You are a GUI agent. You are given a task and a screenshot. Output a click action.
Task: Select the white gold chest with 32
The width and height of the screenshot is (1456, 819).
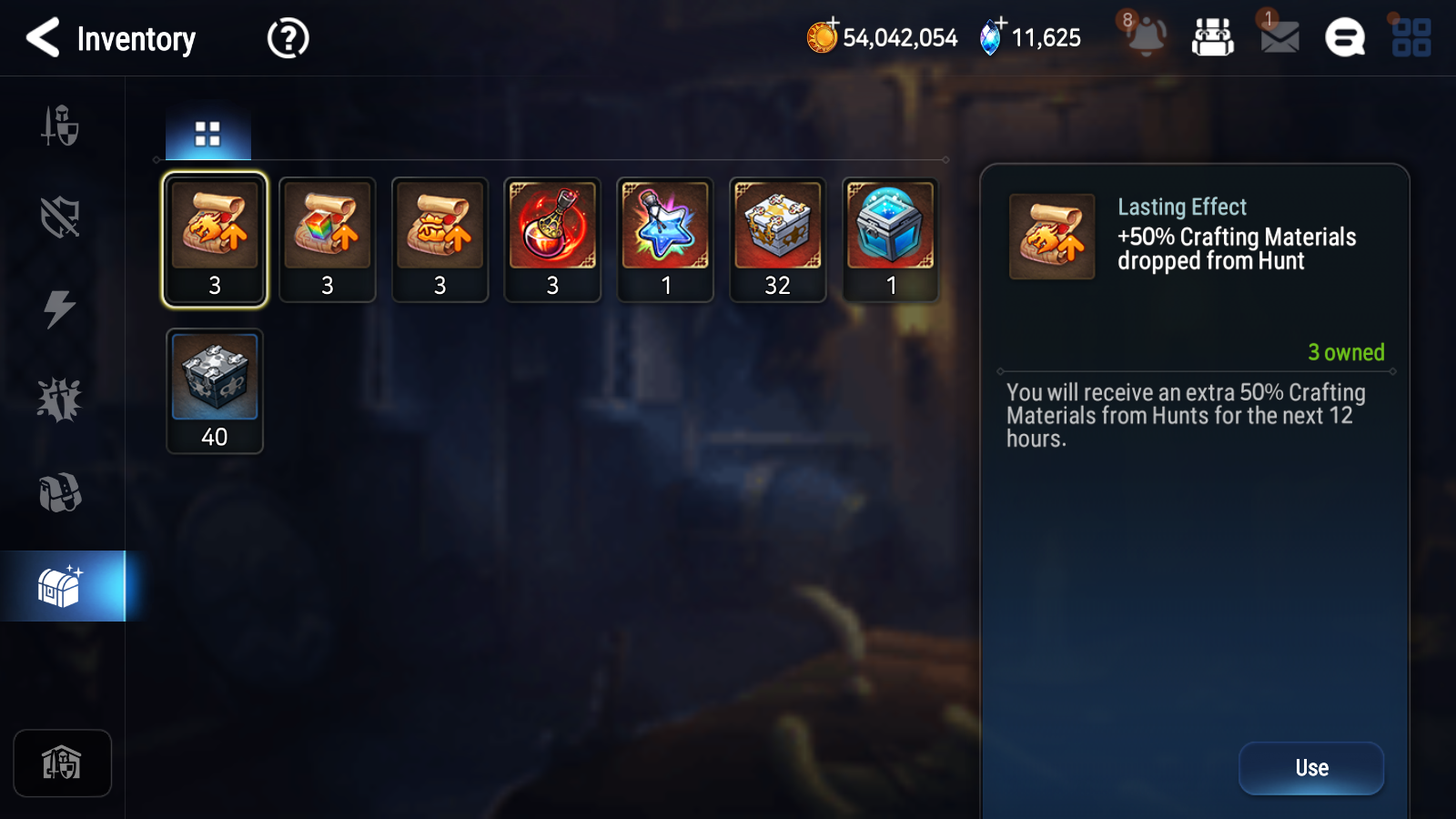[778, 238]
